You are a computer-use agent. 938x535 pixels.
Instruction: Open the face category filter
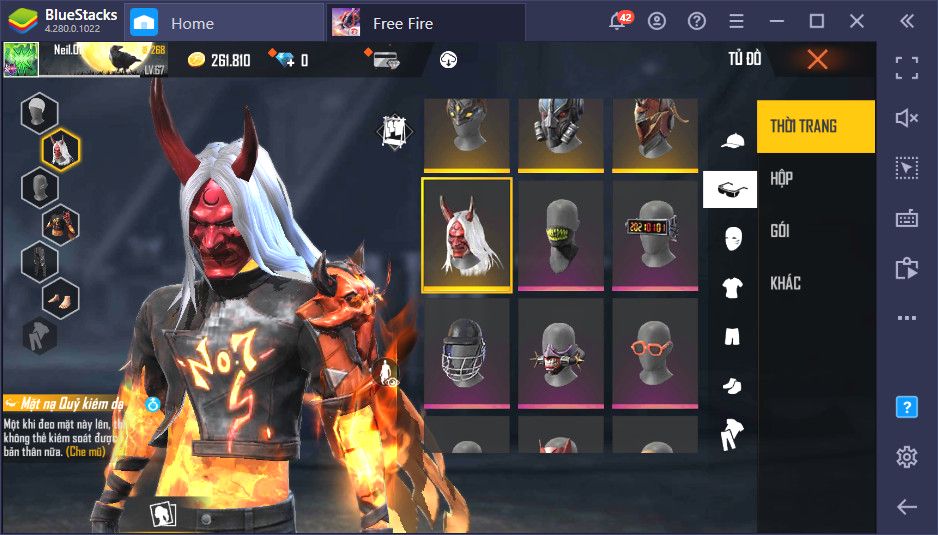point(731,238)
